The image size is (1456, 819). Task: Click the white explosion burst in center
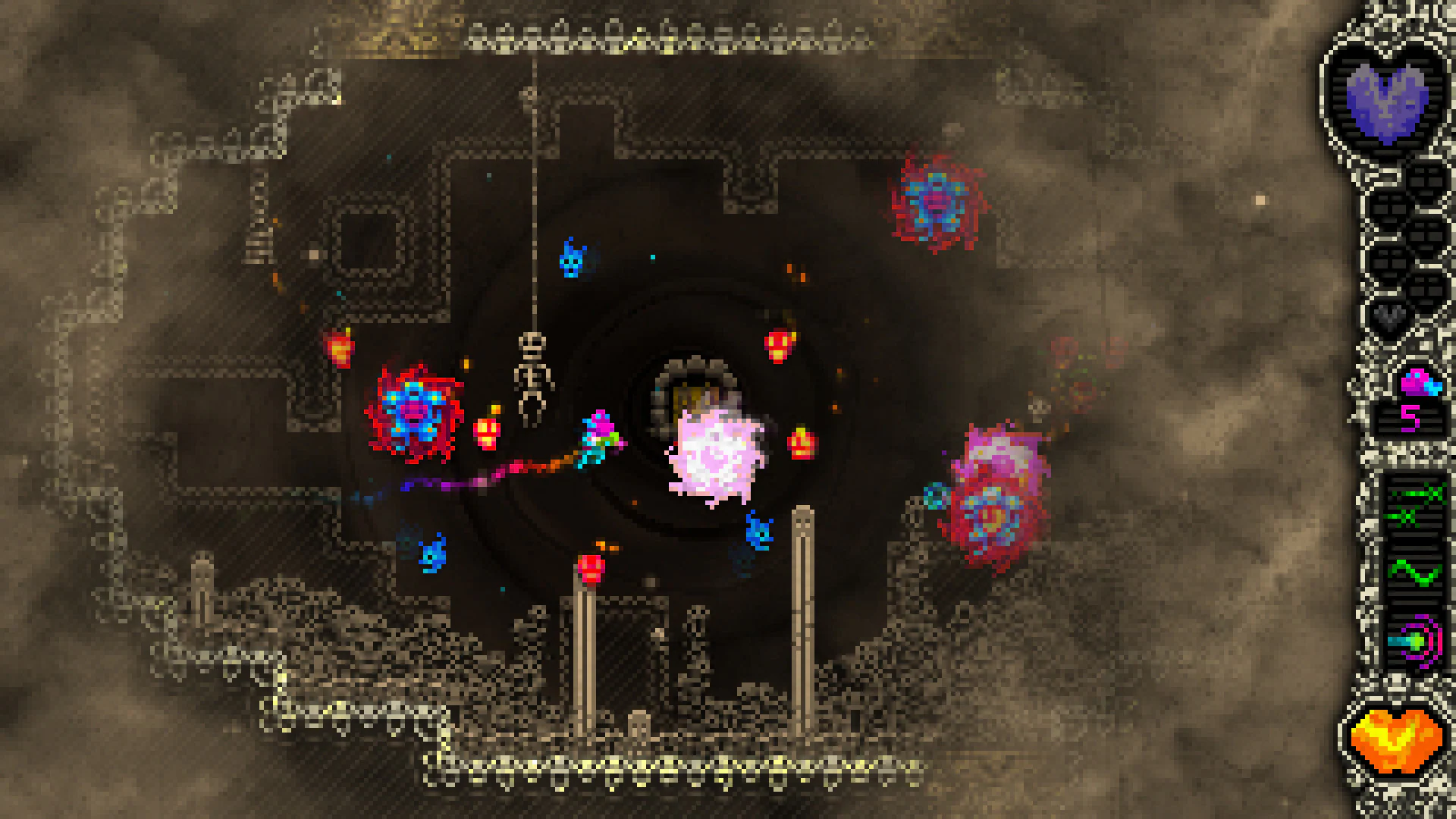coord(713,455)
